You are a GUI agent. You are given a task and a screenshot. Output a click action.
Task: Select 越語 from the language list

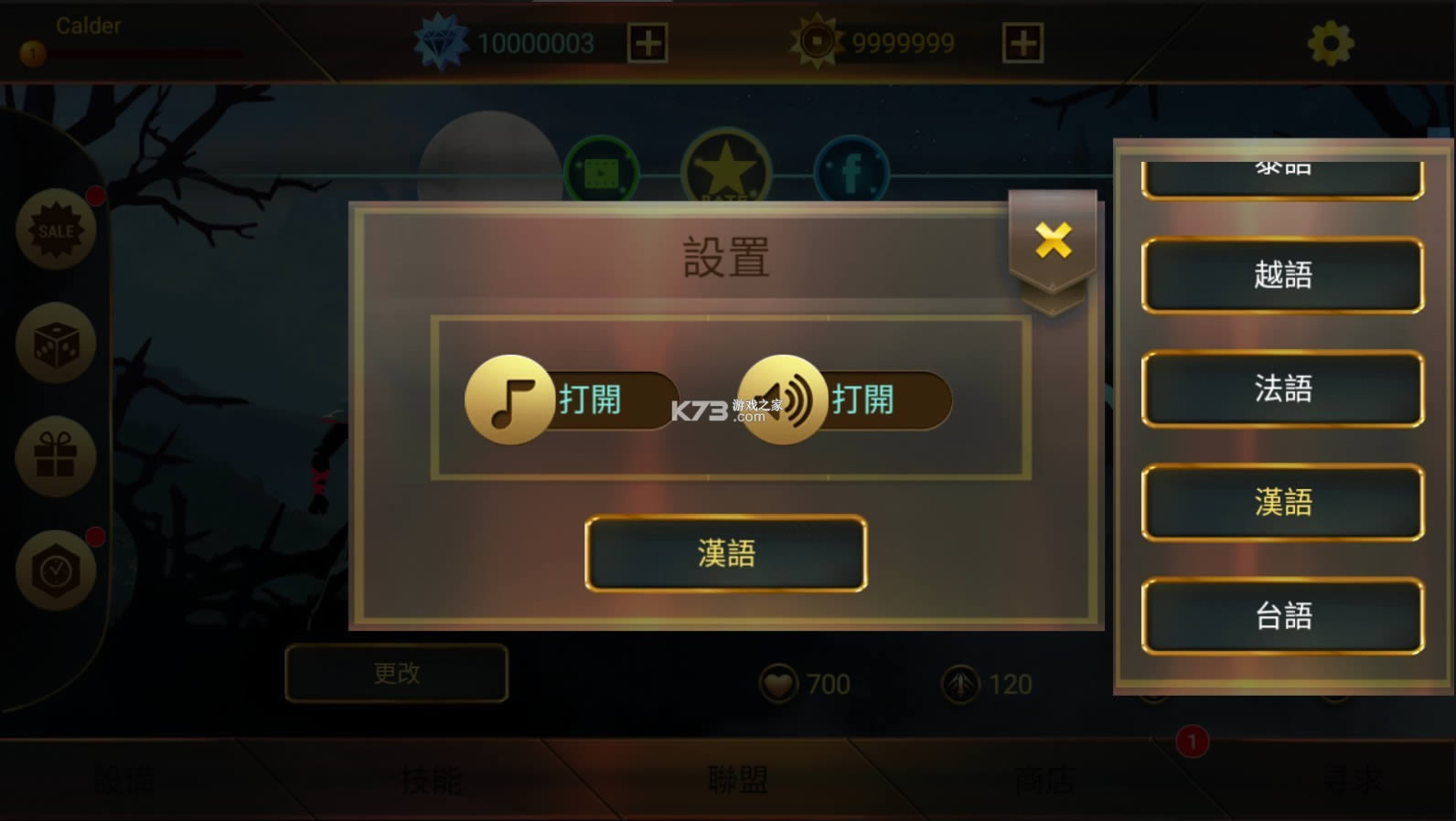tap(1282, 275)
